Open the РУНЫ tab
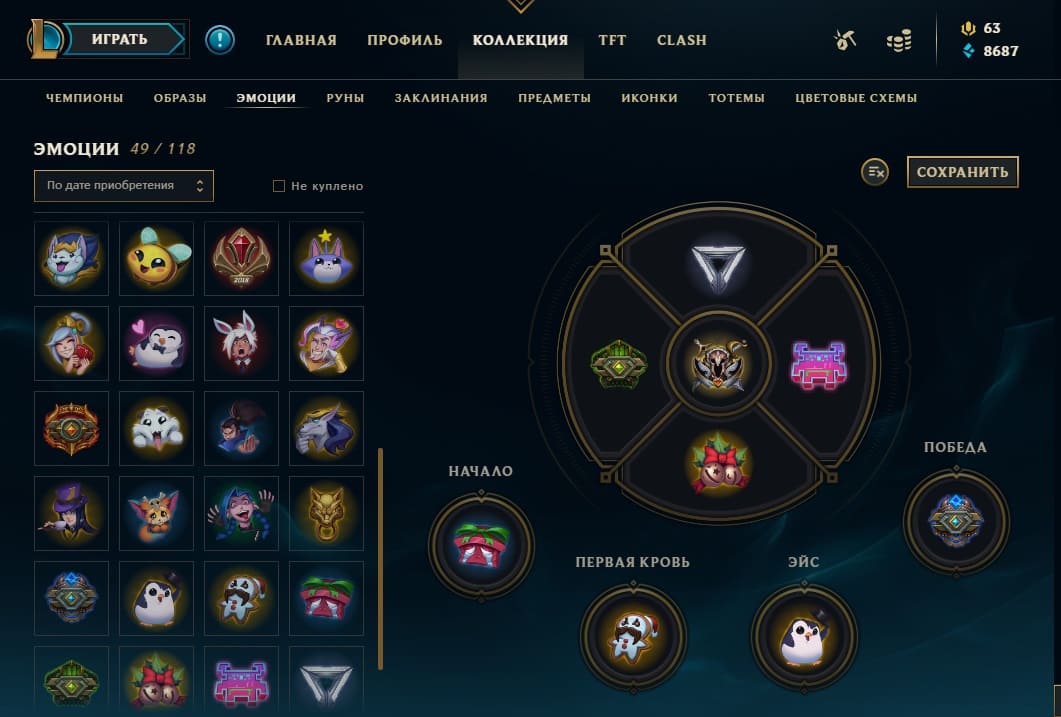The height and width of the screenshot is (717, 1061). pos(345,98)
